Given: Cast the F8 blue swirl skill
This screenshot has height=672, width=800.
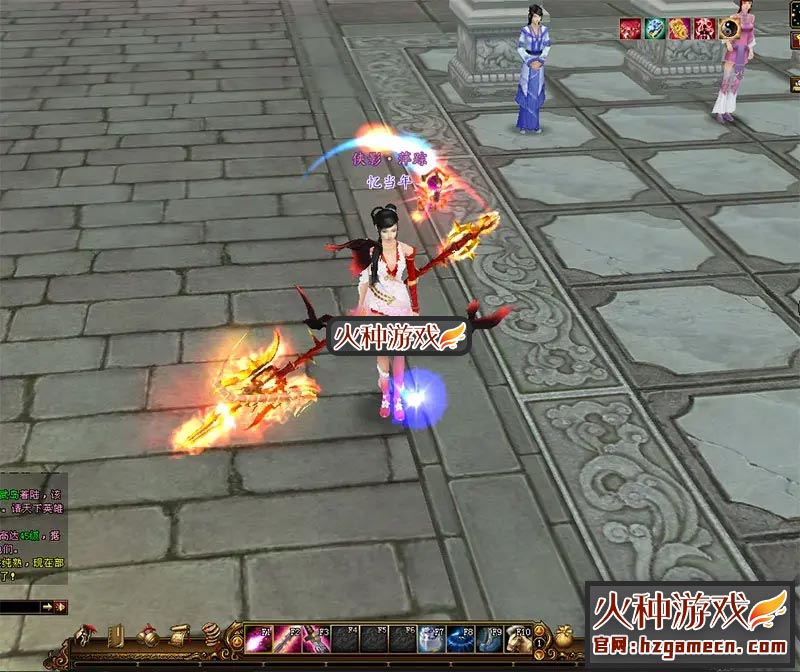Looking at the screenshot, I should [461, 638].
